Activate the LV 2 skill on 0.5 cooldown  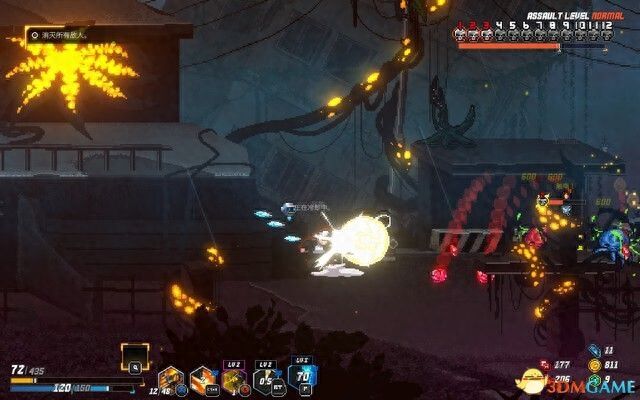click(x=266, y=378)
